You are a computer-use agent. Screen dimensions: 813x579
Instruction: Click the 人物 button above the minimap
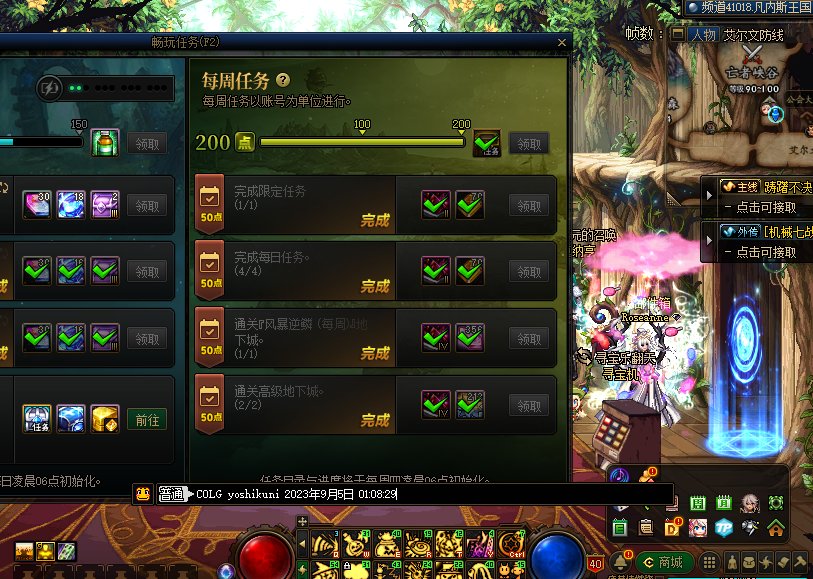[x=702, y=34]
